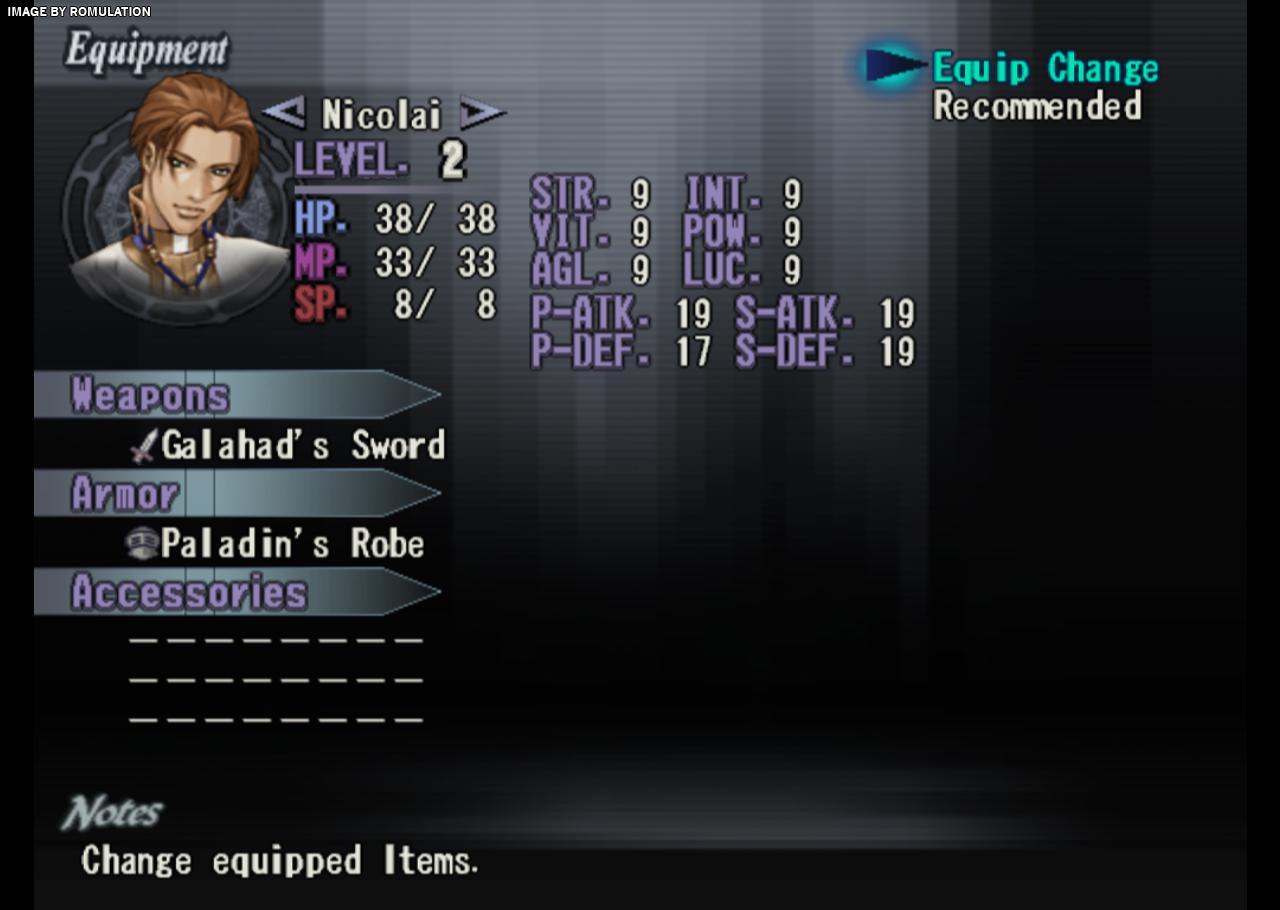Select the Equip Change option
This screenshot has width=1280, height=910.
1045,69
